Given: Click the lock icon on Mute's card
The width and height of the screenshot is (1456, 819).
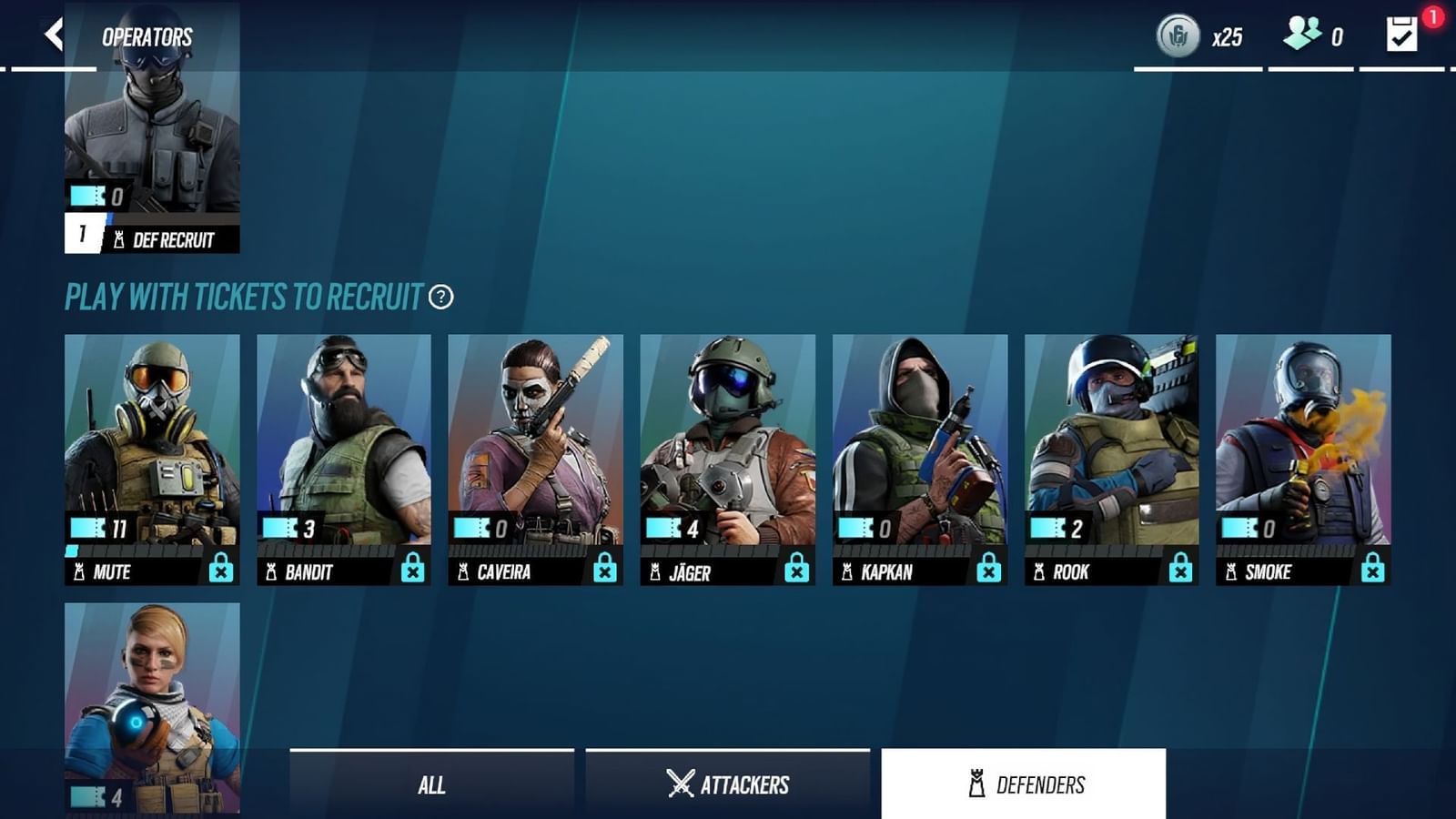Looking at the screenshot, I should tap(221, 567).
